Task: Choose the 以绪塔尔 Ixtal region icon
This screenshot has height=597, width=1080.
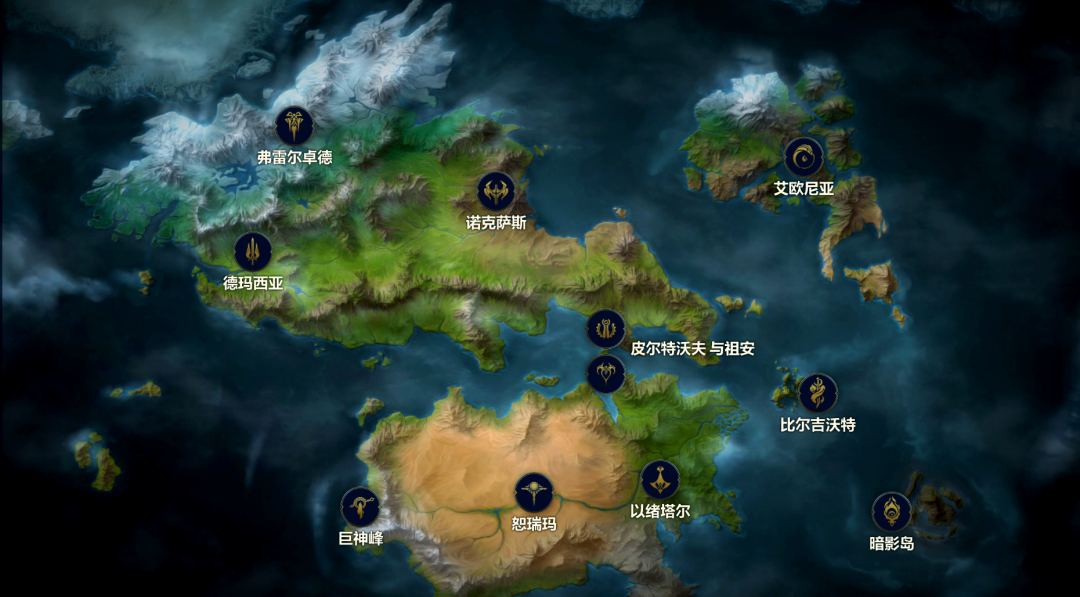Action: point(660,480)
